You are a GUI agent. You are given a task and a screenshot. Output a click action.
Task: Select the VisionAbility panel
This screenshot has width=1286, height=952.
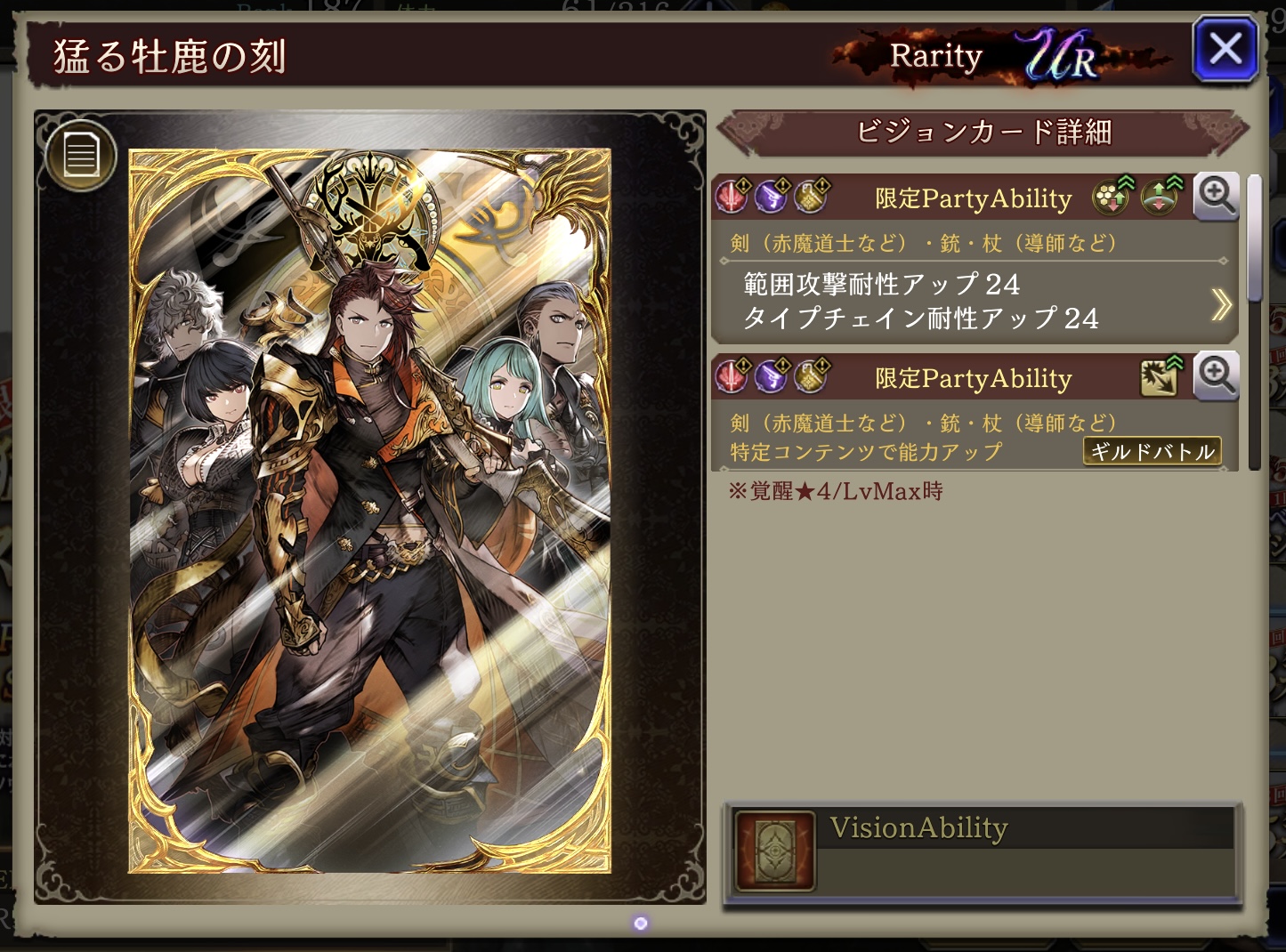[x=983, y=852]
